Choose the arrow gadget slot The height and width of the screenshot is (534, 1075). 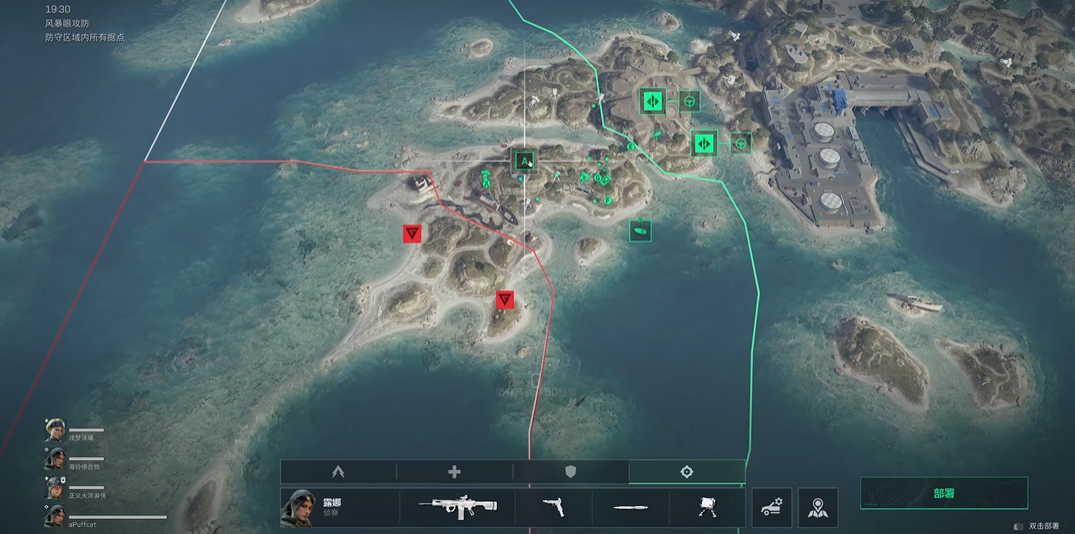tap(631, 508)
